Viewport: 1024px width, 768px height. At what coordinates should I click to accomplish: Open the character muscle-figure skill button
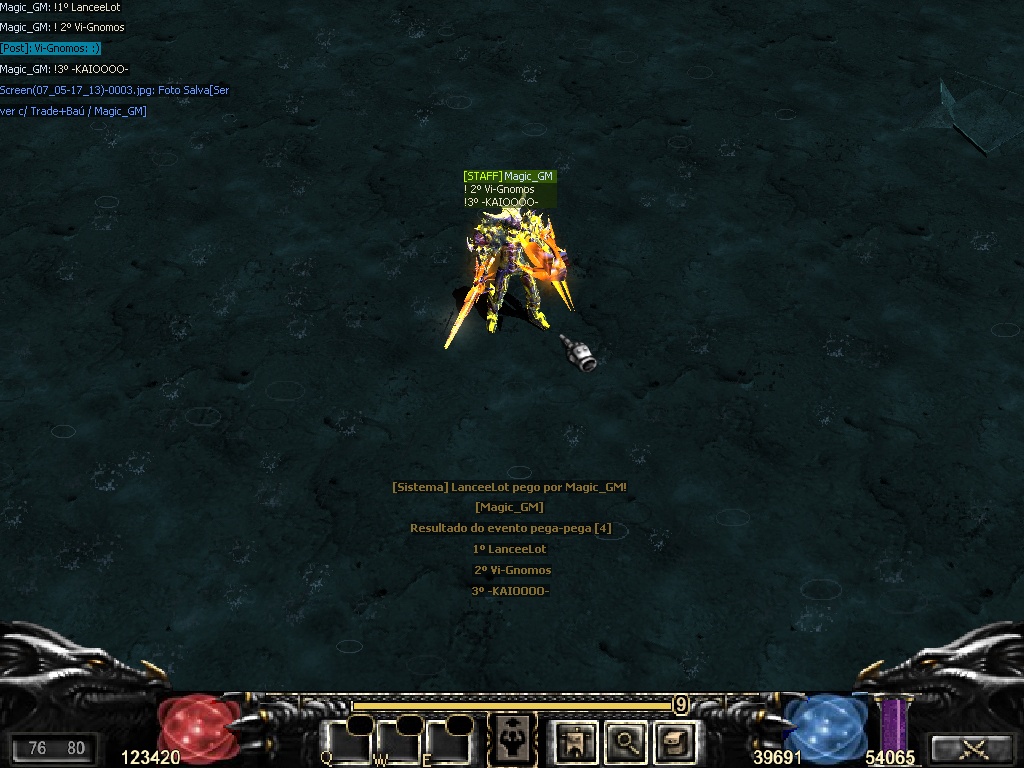pyautogui.click(x=512, y=738)
